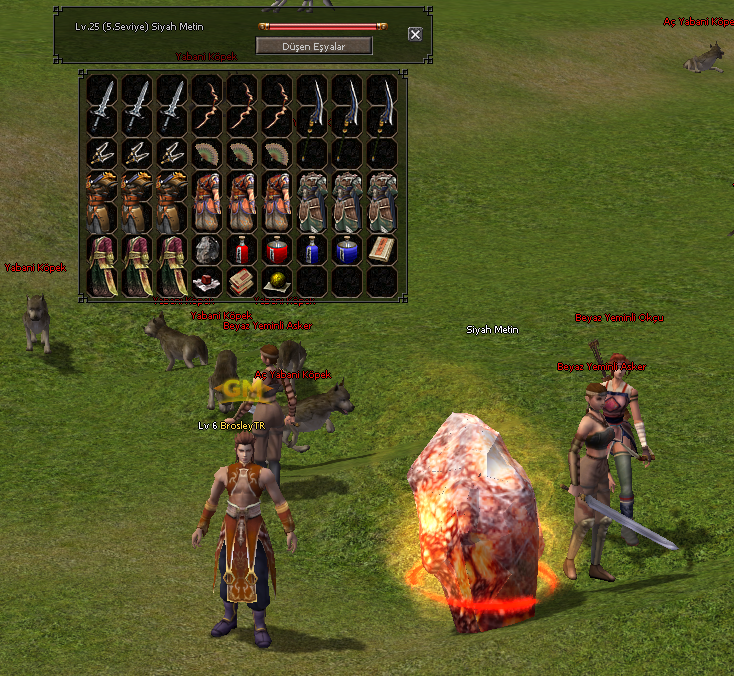
Task: Choose the stacked books item
Action: click(x=241, y=282)
